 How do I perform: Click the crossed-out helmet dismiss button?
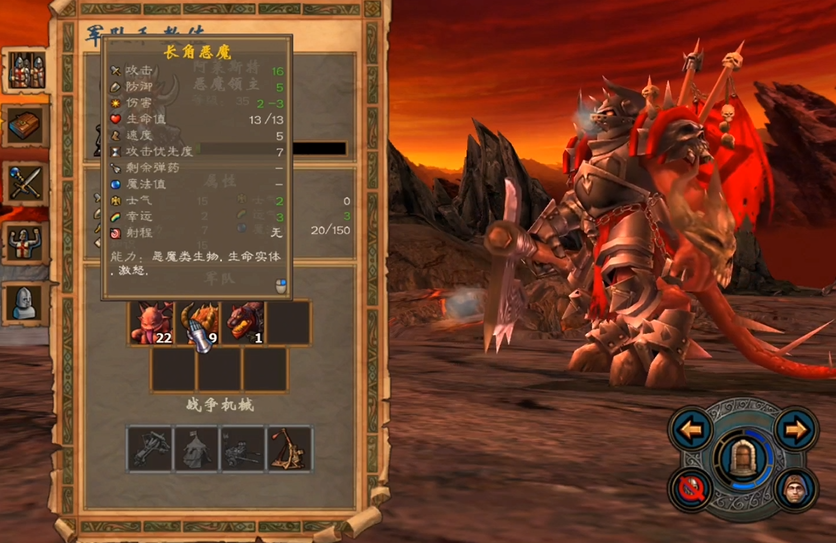692,489
